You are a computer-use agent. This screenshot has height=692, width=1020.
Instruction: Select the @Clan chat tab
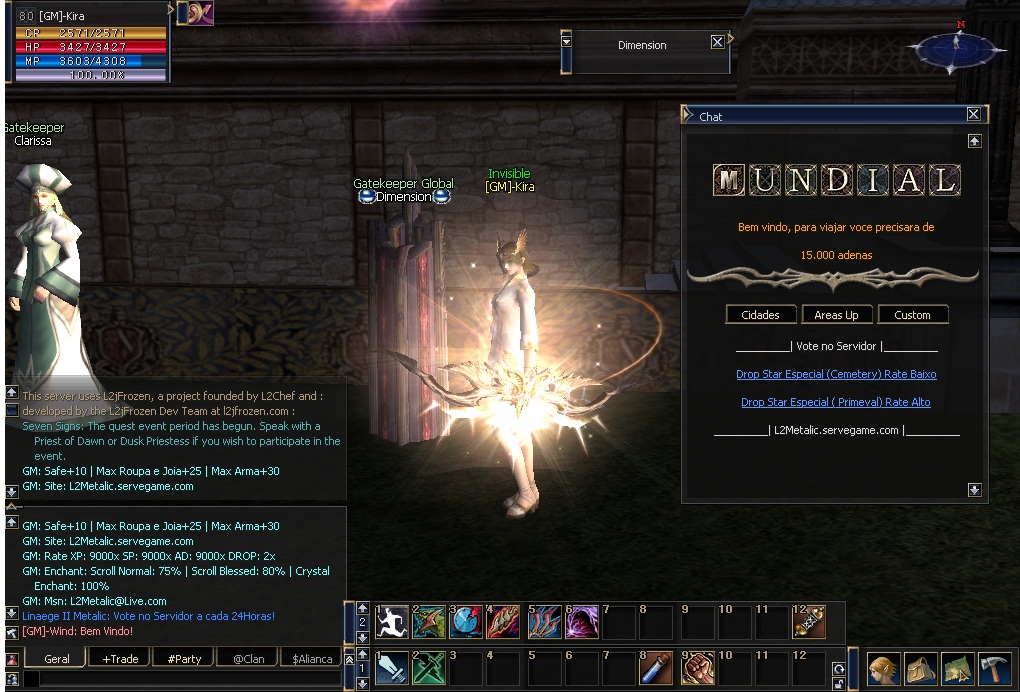pyautogui.click(x=248, y=659)
